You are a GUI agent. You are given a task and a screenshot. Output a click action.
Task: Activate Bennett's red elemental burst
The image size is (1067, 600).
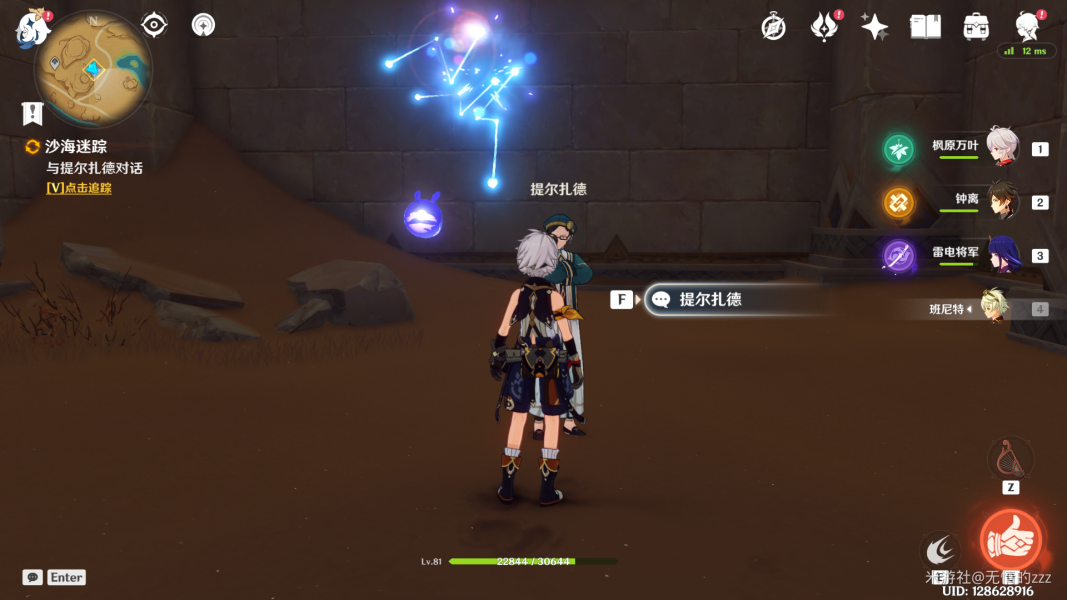[1010, 540]
